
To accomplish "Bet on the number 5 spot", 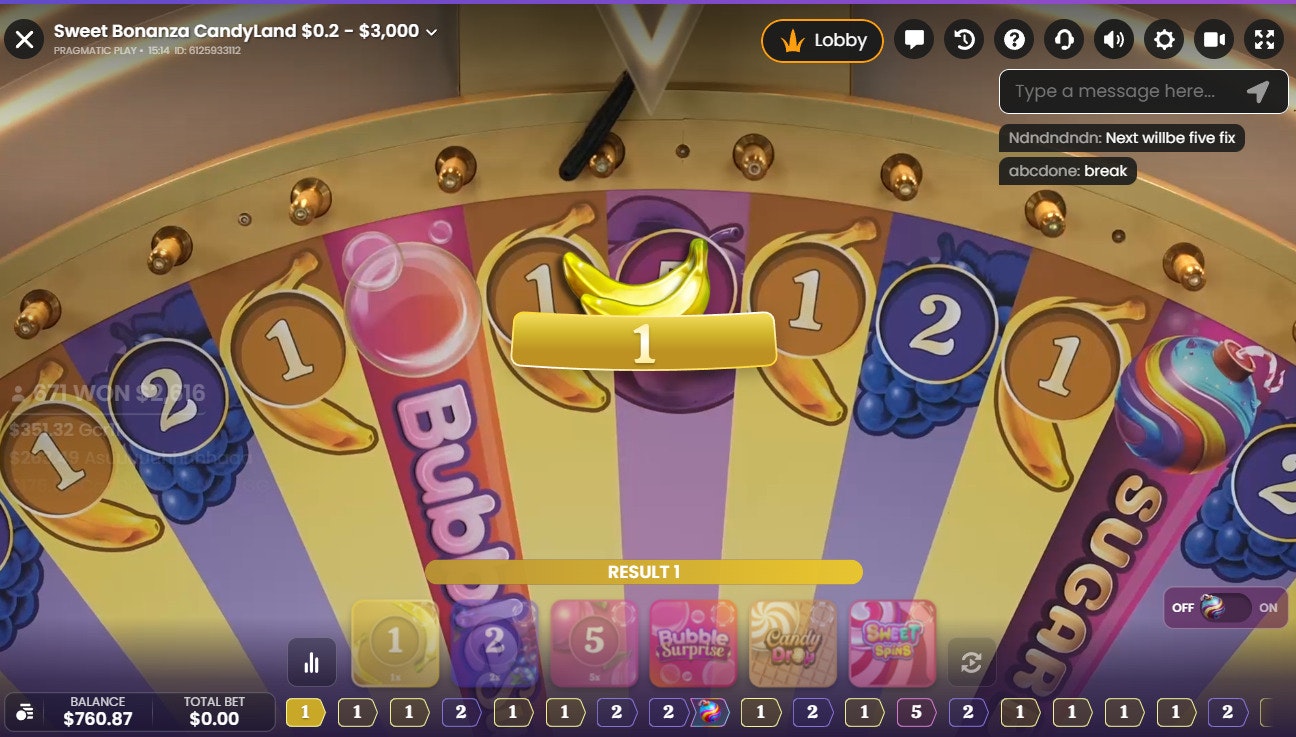I will (594, 643).
